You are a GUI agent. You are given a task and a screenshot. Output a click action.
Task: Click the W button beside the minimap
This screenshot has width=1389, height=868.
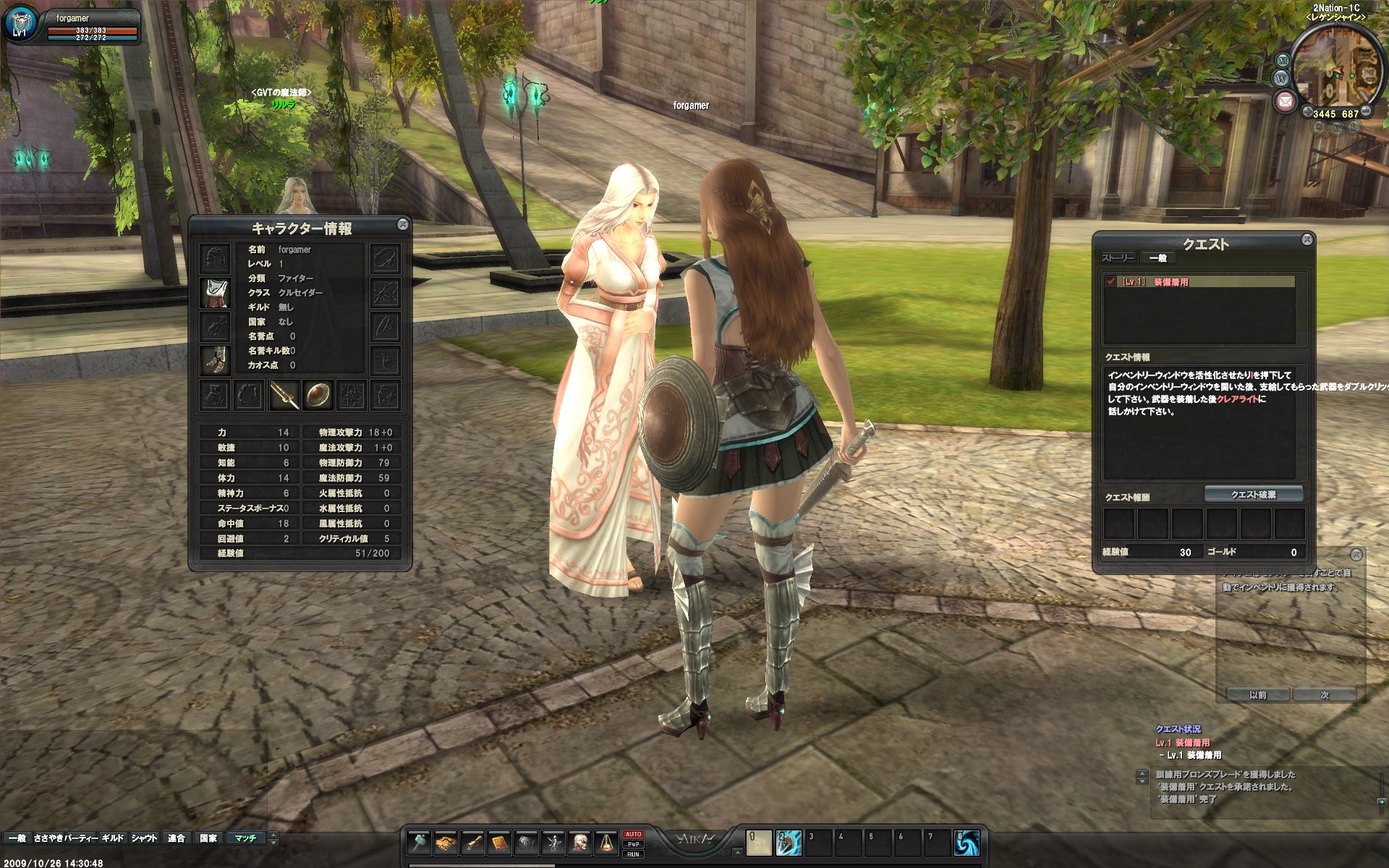tap(1280, 78)
